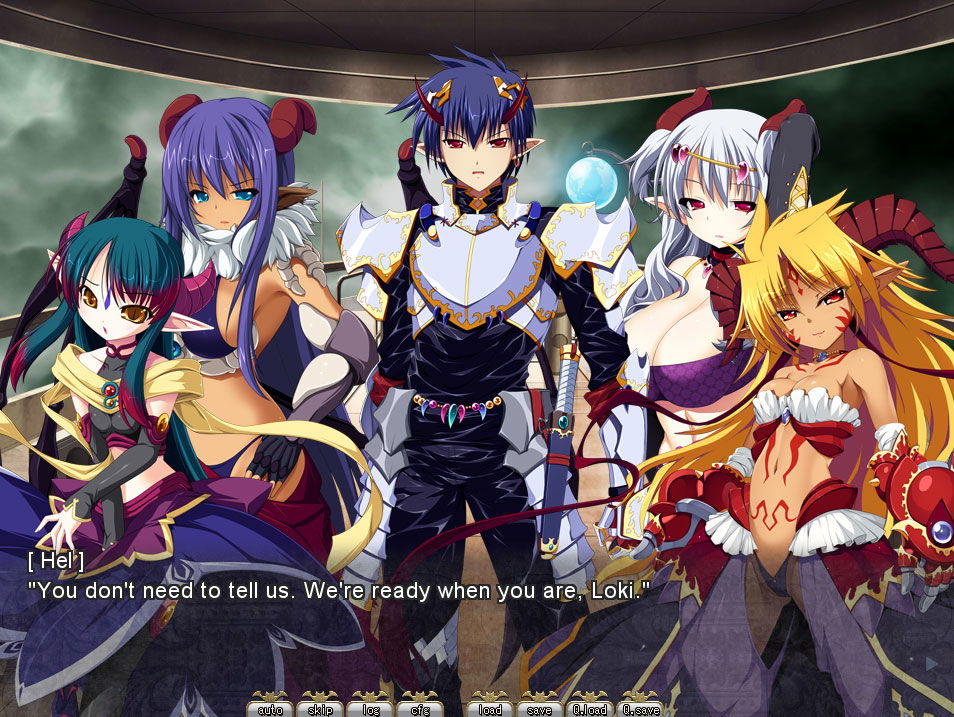Click the skip button
The height and width of the screenshot is (717, 954).
click(320, 708)
